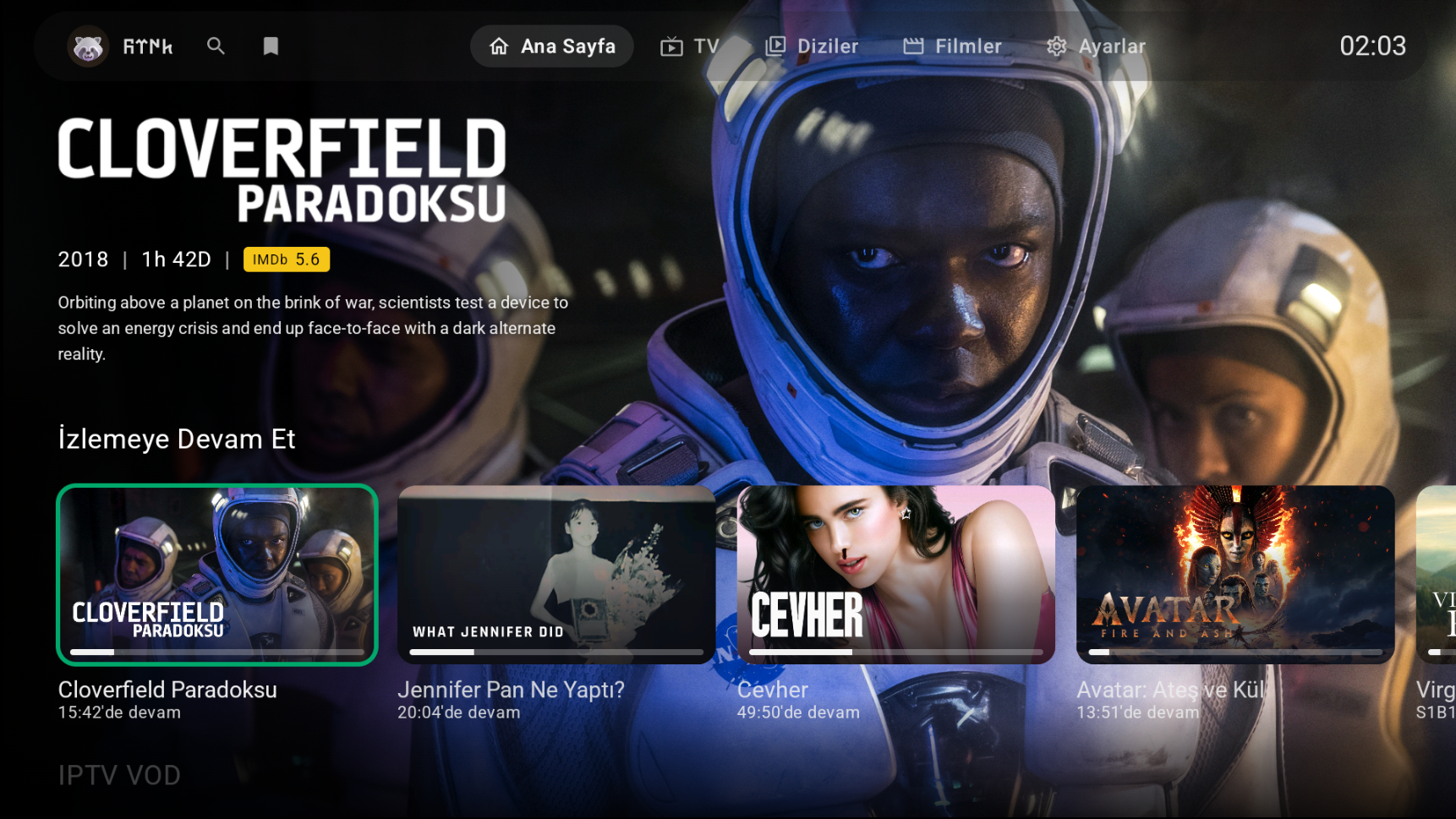Select the Cevher movie card

[895, 574]
